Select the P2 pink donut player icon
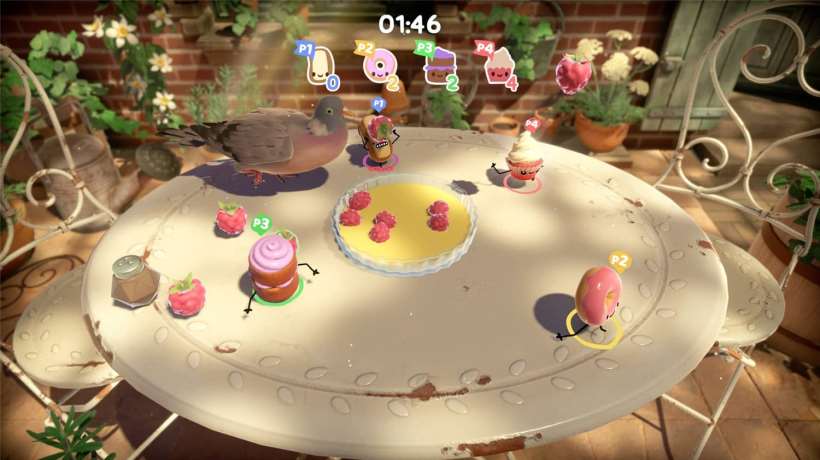The height and width of the screenshot is (460, 820). pyautogui.click(x=379, y=66)
